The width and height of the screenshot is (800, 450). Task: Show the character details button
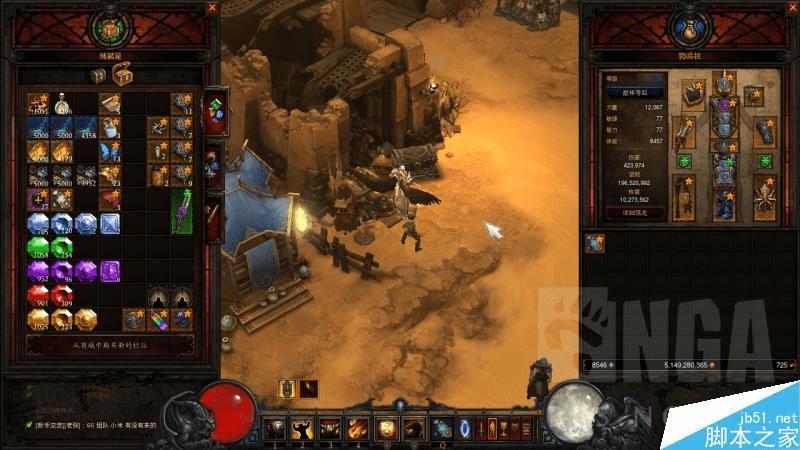(x=628, y=212)
